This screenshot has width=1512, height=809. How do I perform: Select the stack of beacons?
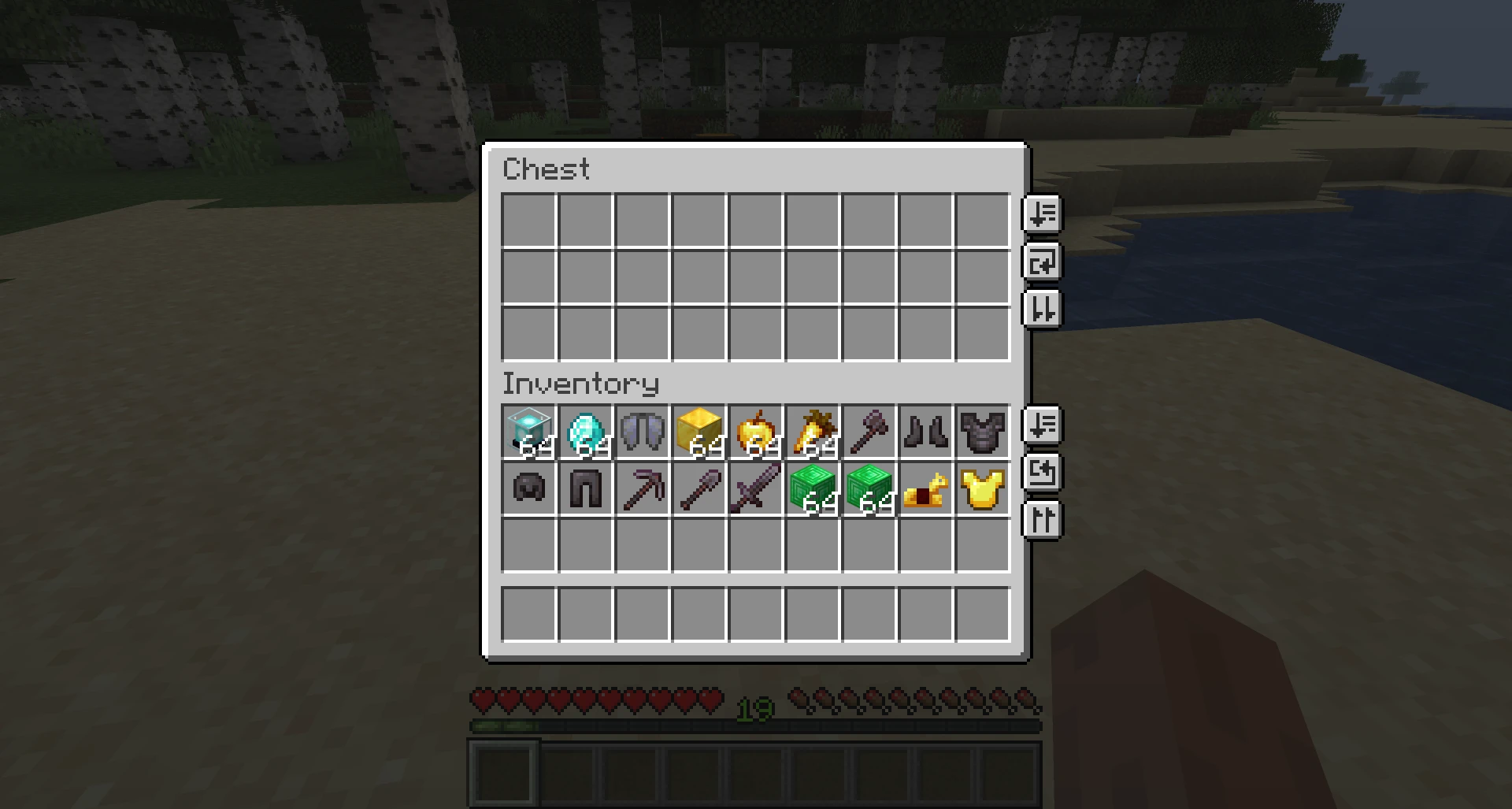coord(529,429)
